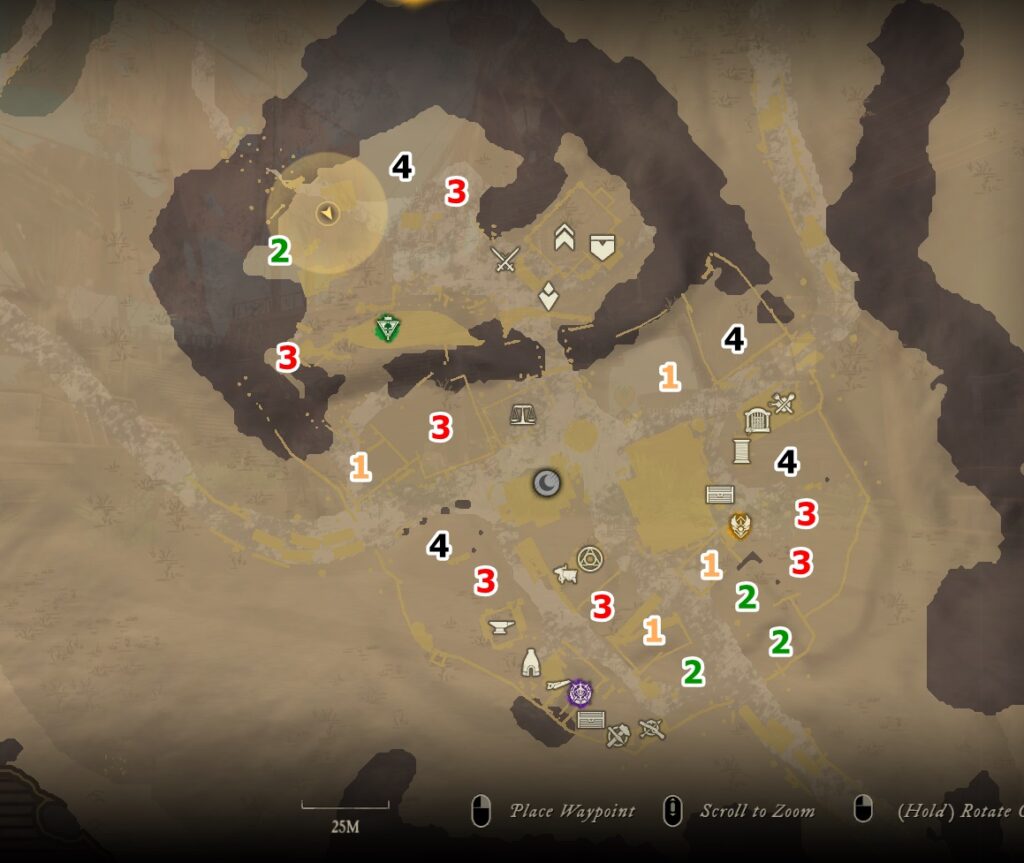The width and height of the screenshot is (1024, 863).
Task: Select the crescent moon marker in town center
Action: [x=546, y=484]
